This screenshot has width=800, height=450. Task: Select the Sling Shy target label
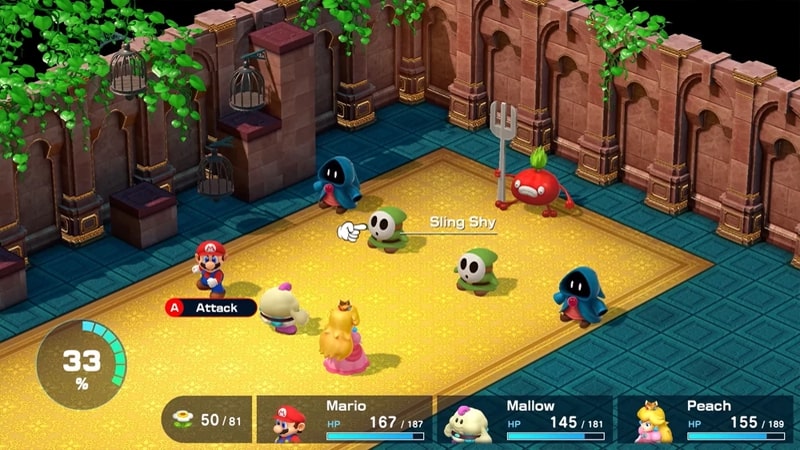[x=462, y=222]
